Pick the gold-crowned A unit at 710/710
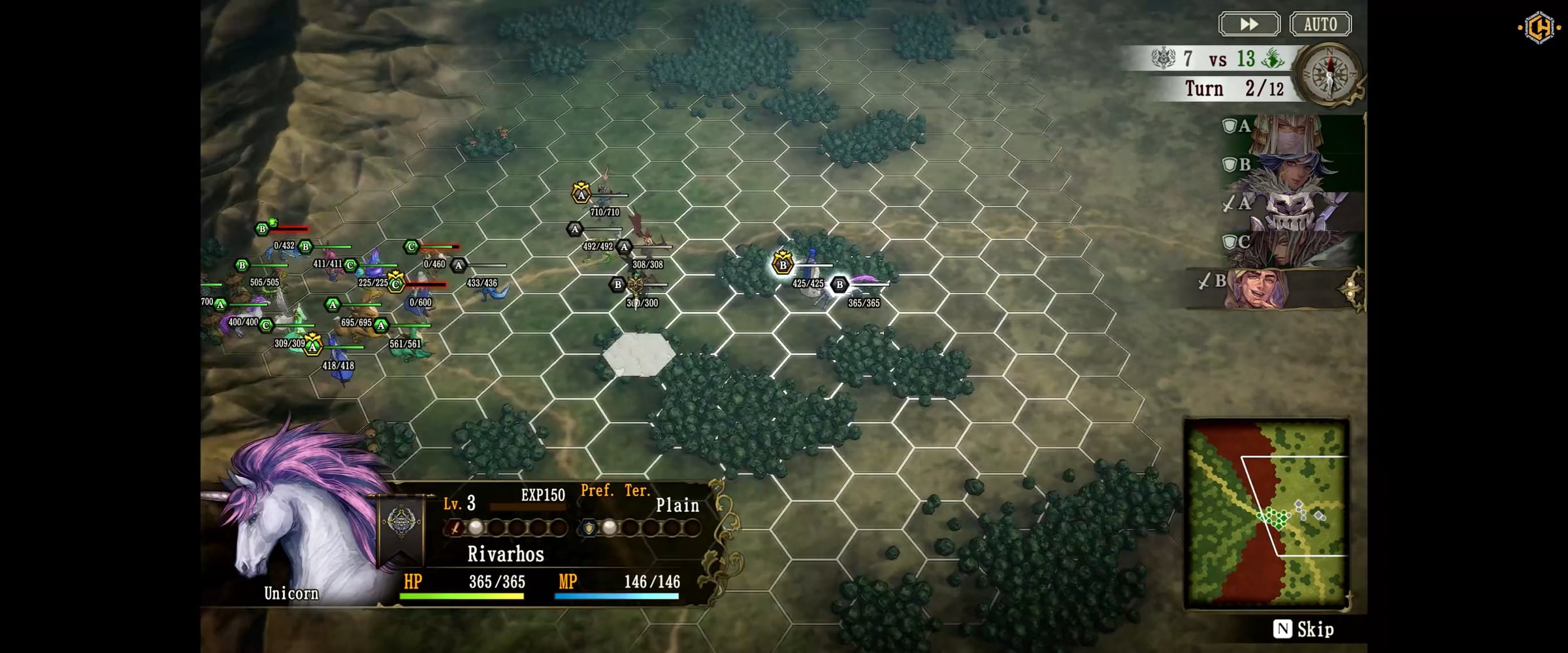 (581, 194)
